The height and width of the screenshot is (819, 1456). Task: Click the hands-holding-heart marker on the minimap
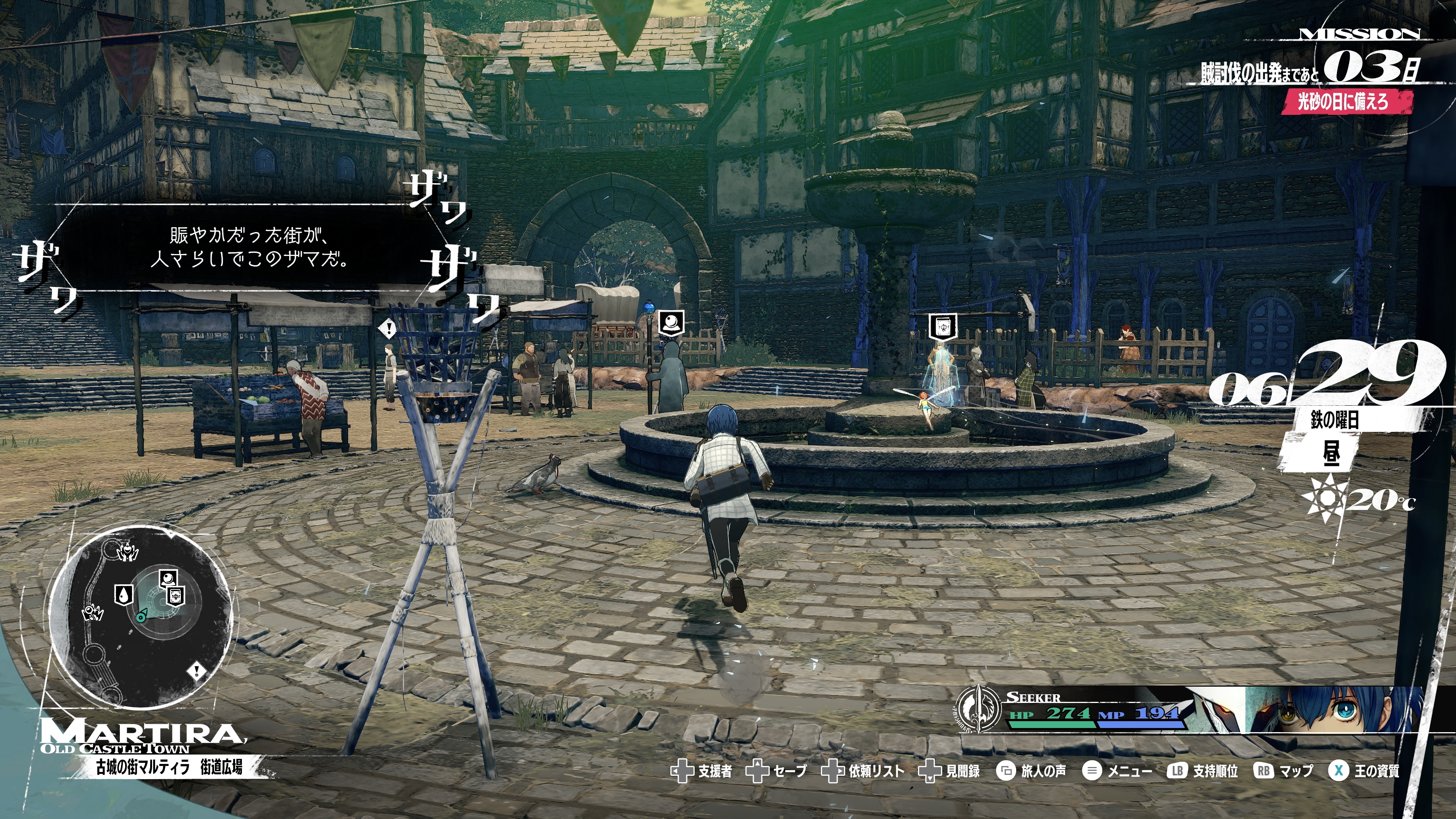click(x=128, y=552)
